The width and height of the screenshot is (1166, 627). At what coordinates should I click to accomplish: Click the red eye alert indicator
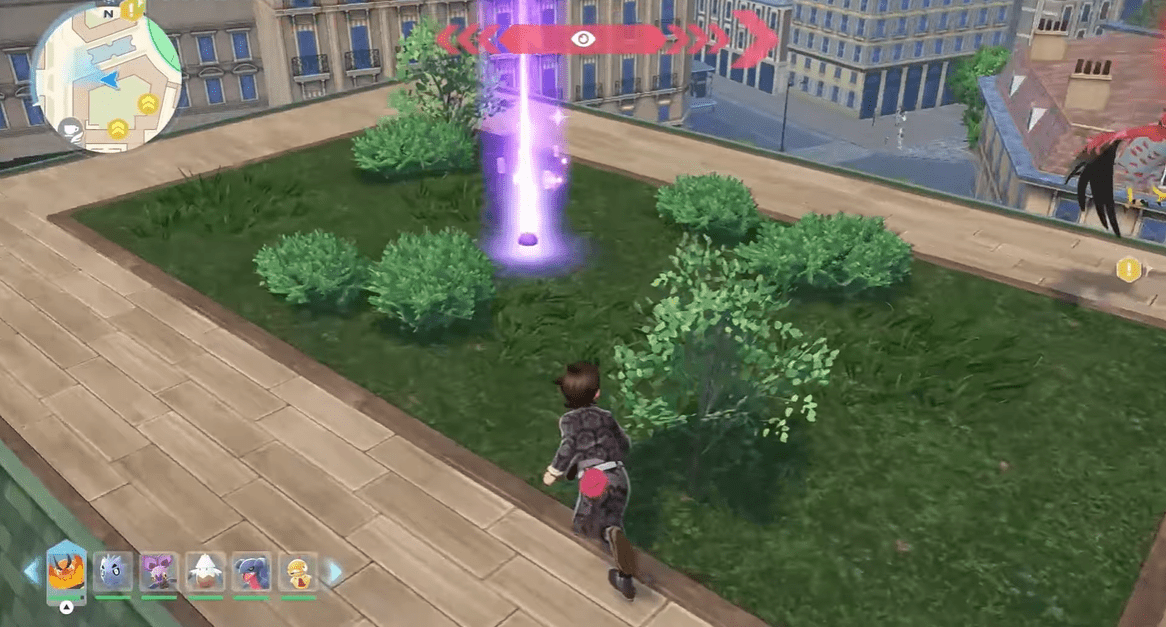click(583, 39)
